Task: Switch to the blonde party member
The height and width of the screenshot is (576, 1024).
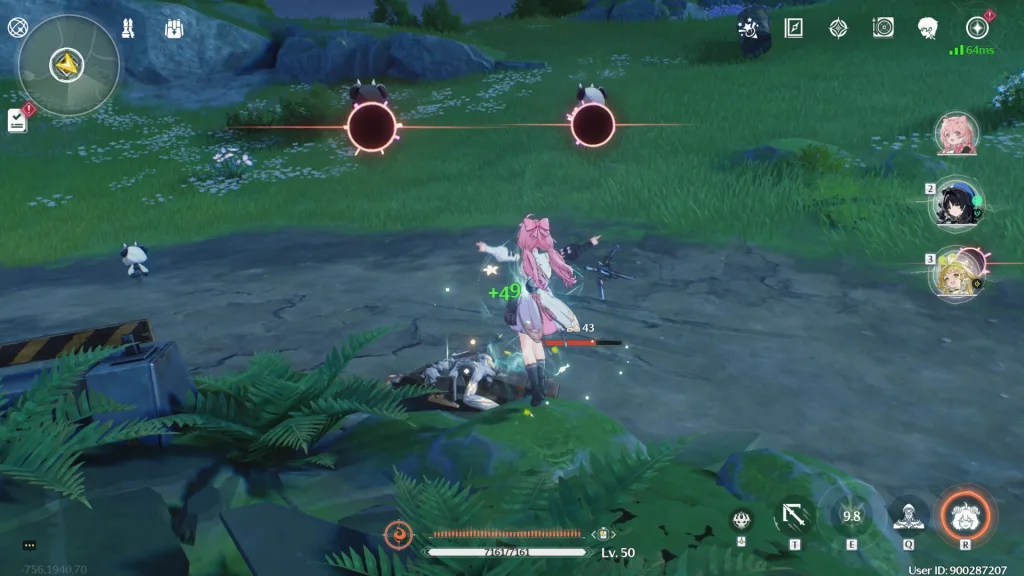Action: [957, 272]
